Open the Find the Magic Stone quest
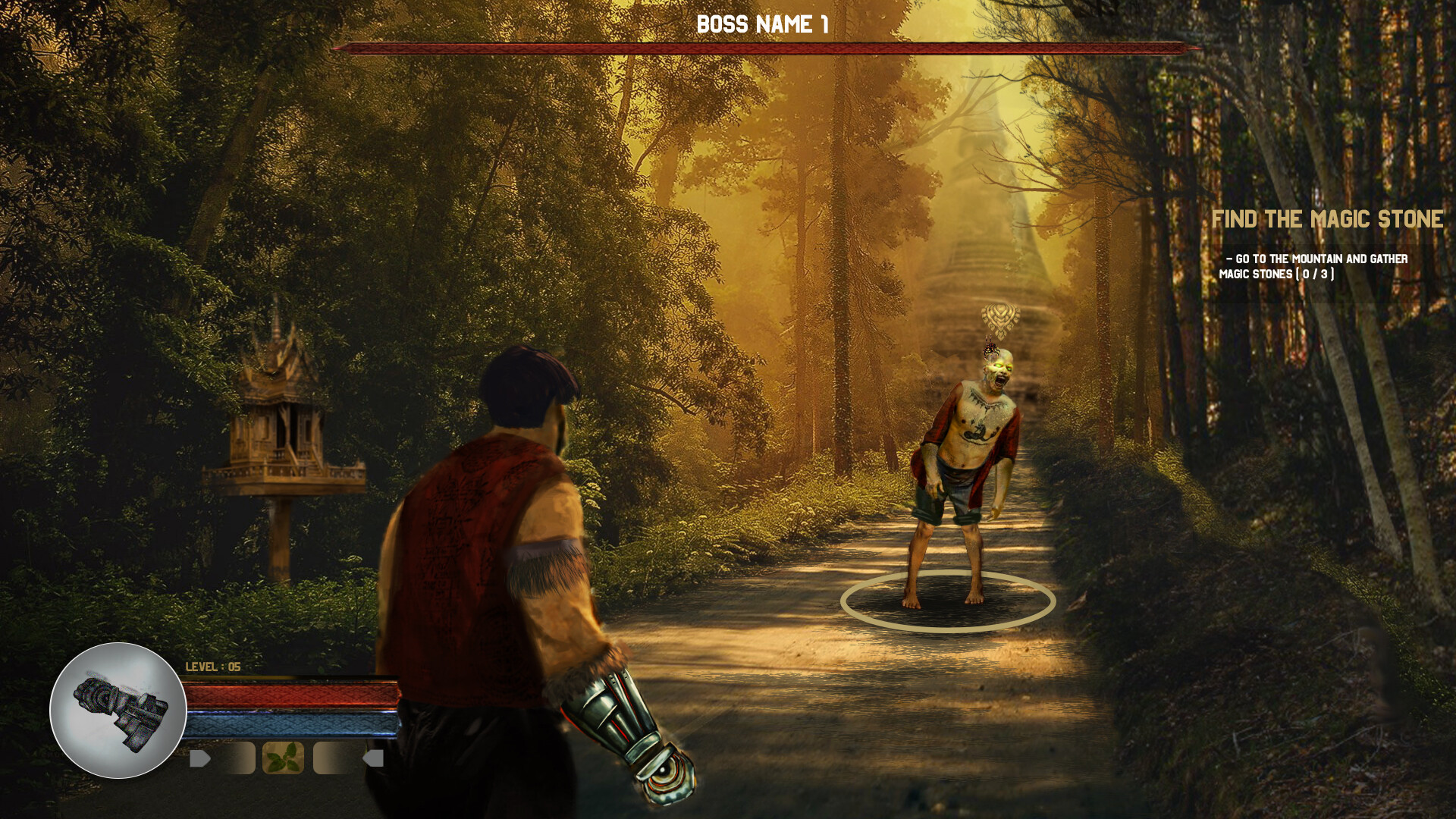The height and width of the screenshot is (819, 1456). (1326, 219)
